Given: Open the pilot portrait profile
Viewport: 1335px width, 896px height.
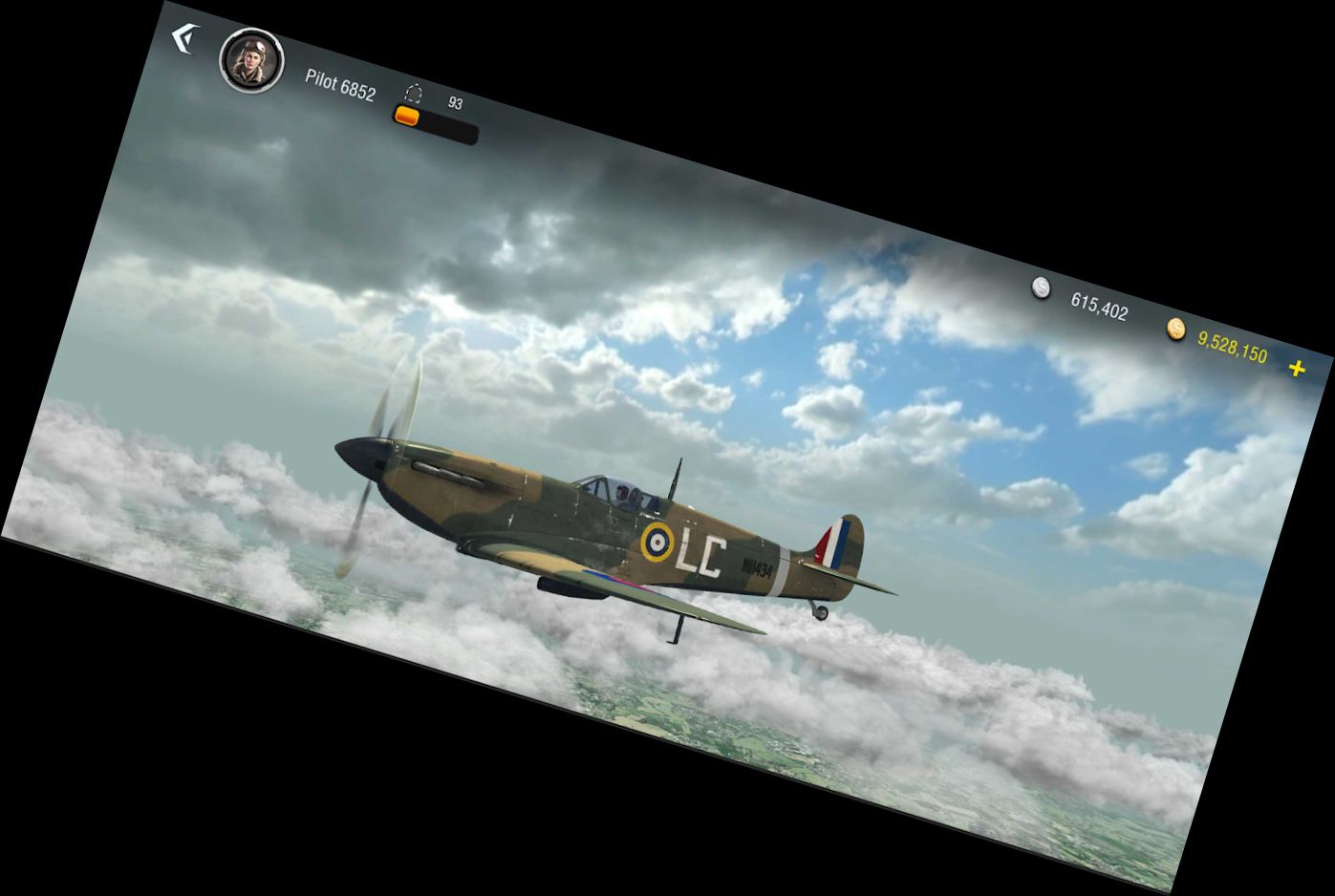Looking at the screenshot, I should coord(252,60).
